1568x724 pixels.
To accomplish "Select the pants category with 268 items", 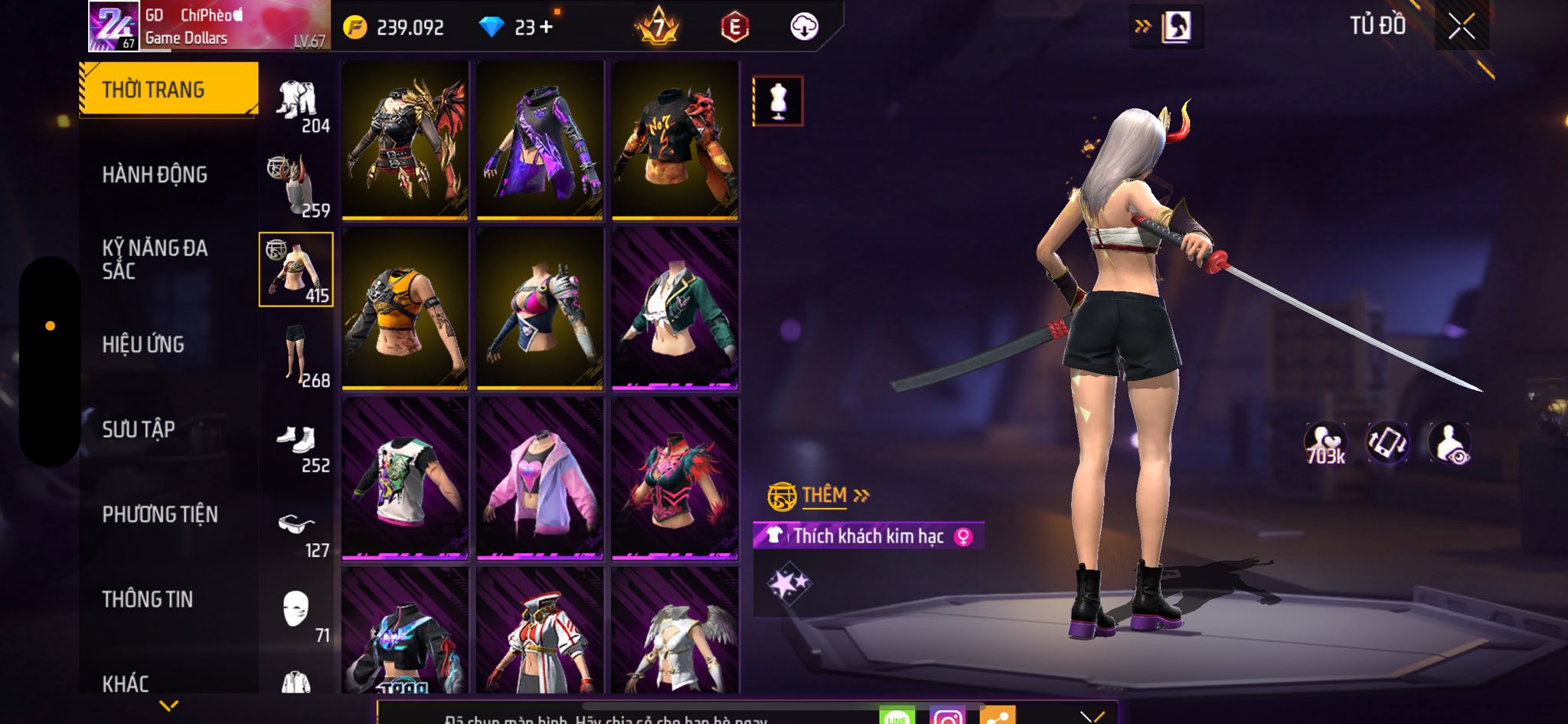I will (x=297, y=355).
